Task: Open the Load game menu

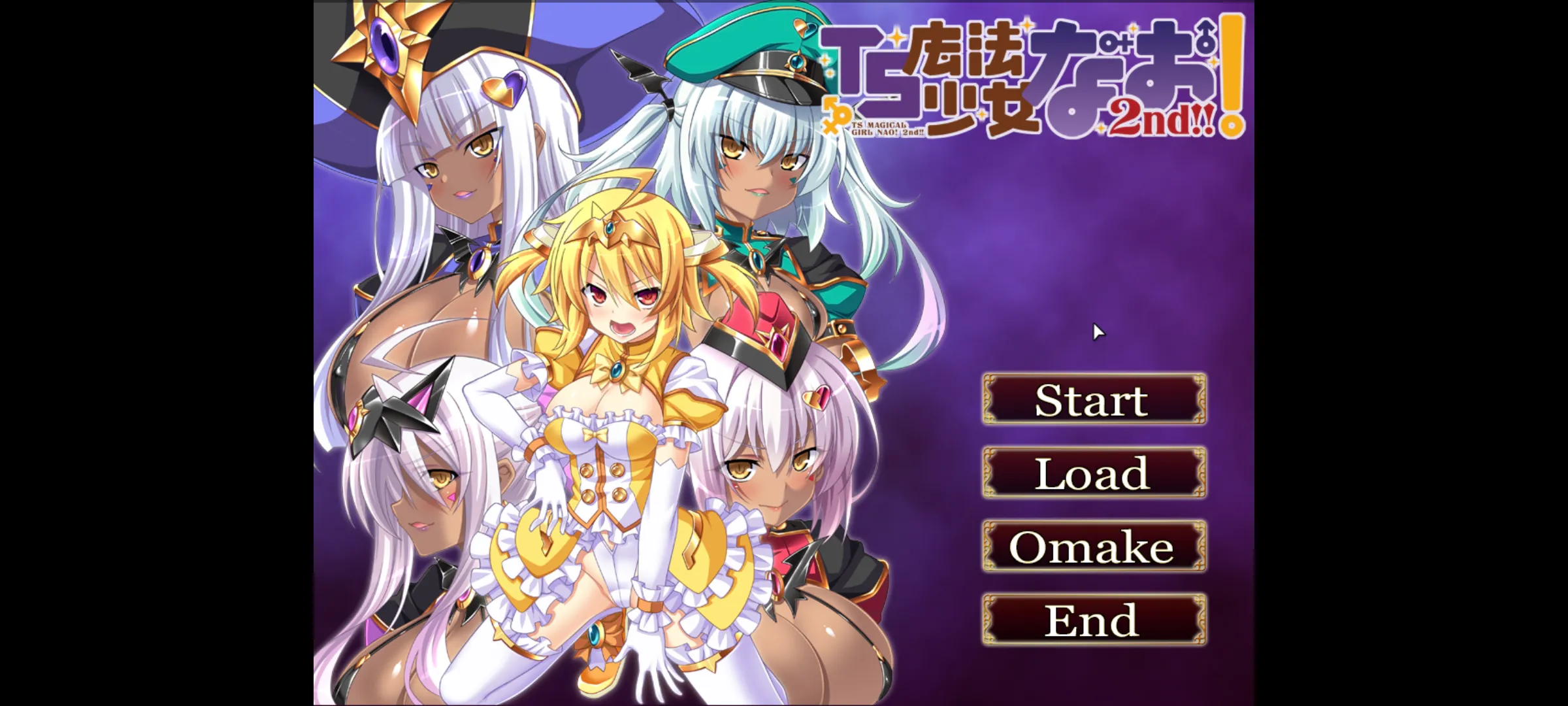Action: point(1094,473)
